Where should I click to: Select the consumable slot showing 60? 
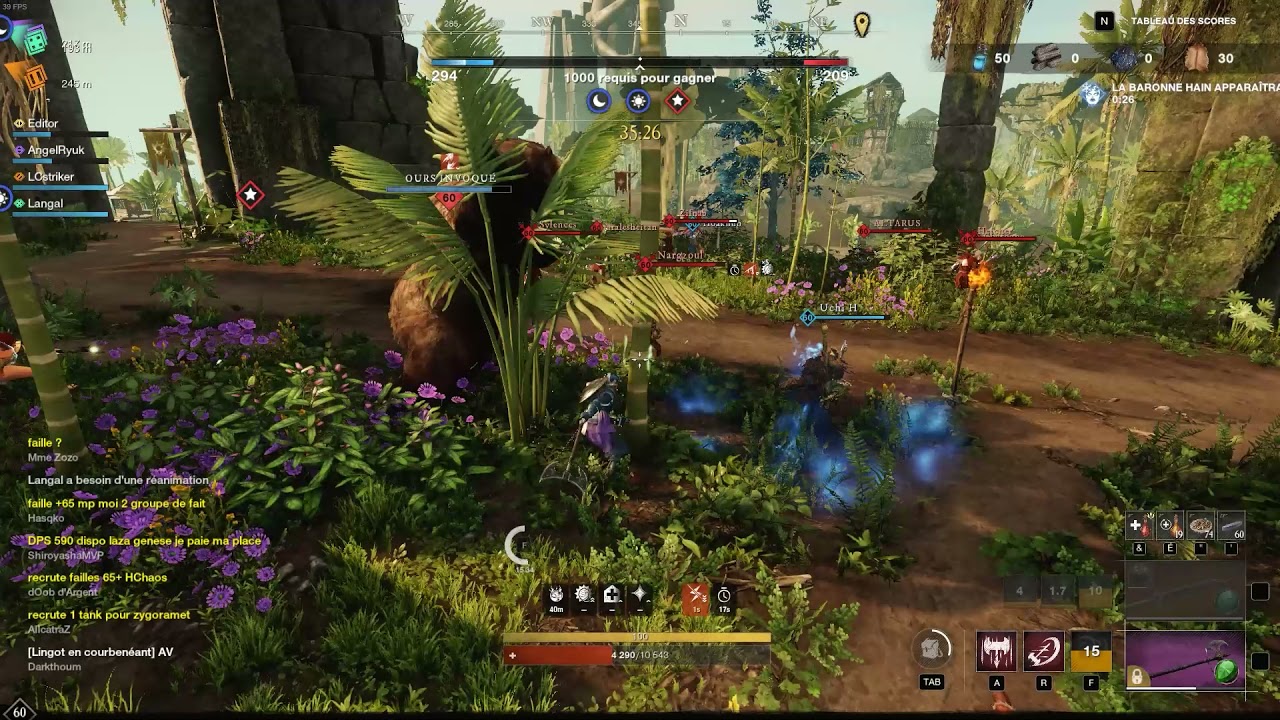tap(1231, 525)
